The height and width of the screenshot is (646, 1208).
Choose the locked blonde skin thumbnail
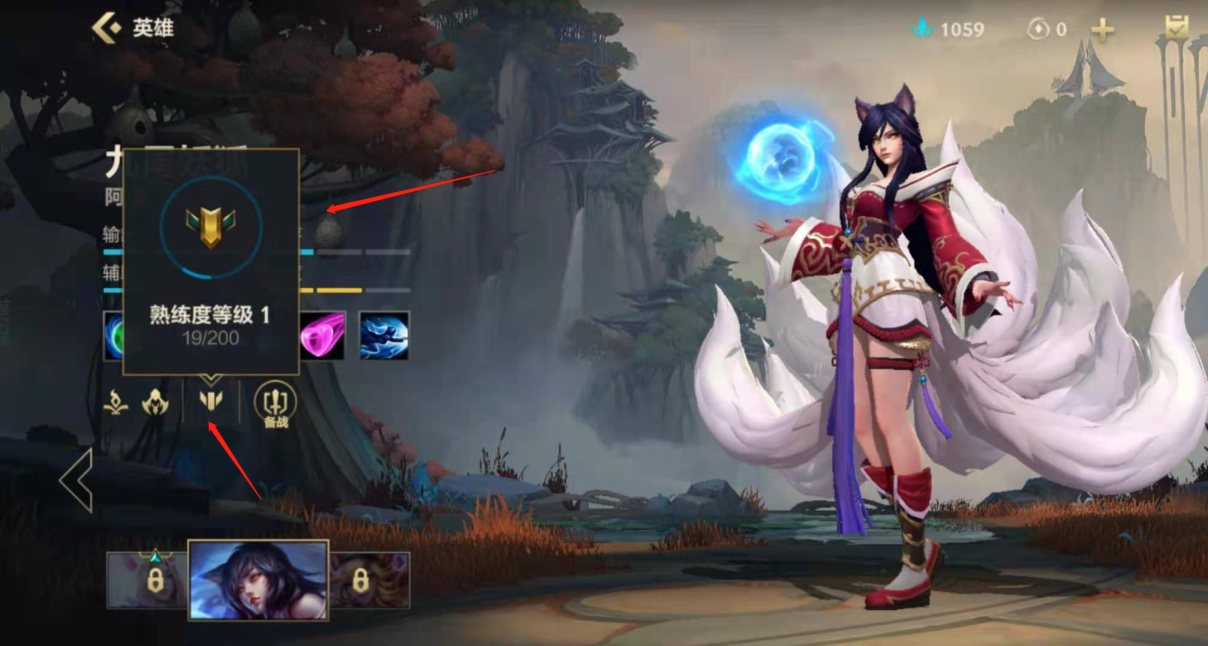point(370,580)
